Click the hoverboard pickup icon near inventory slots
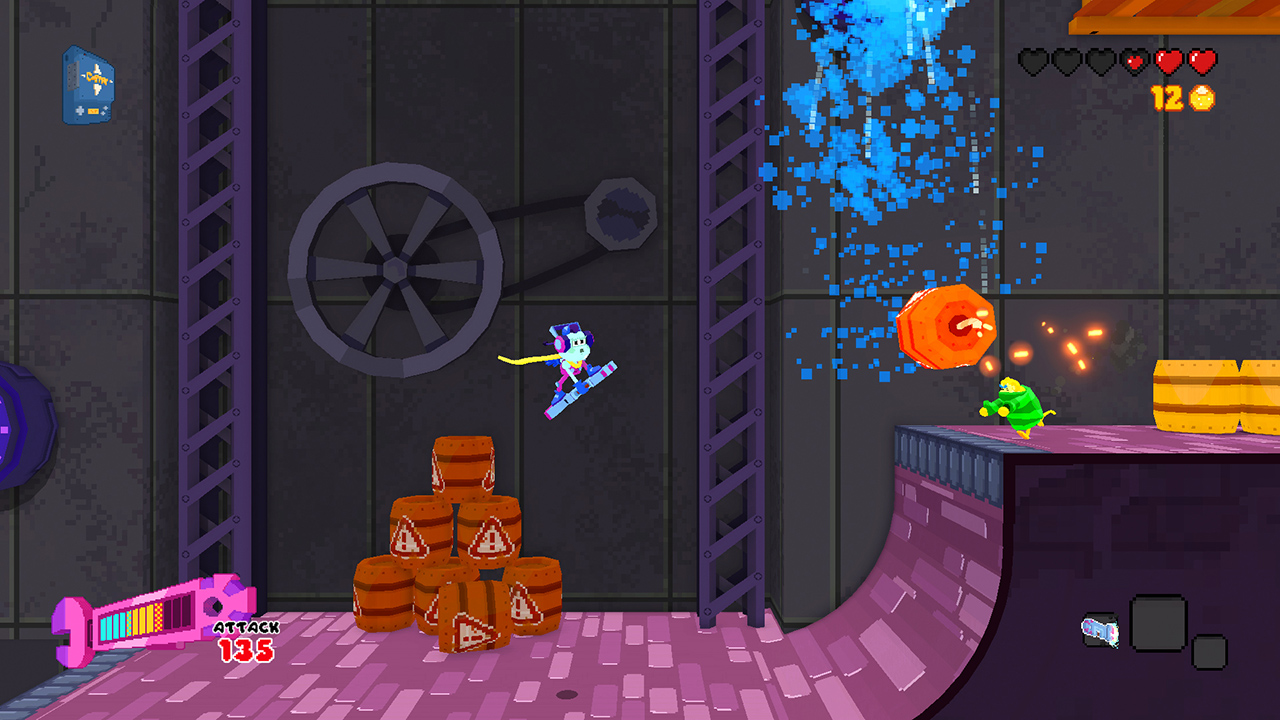 1100,630
